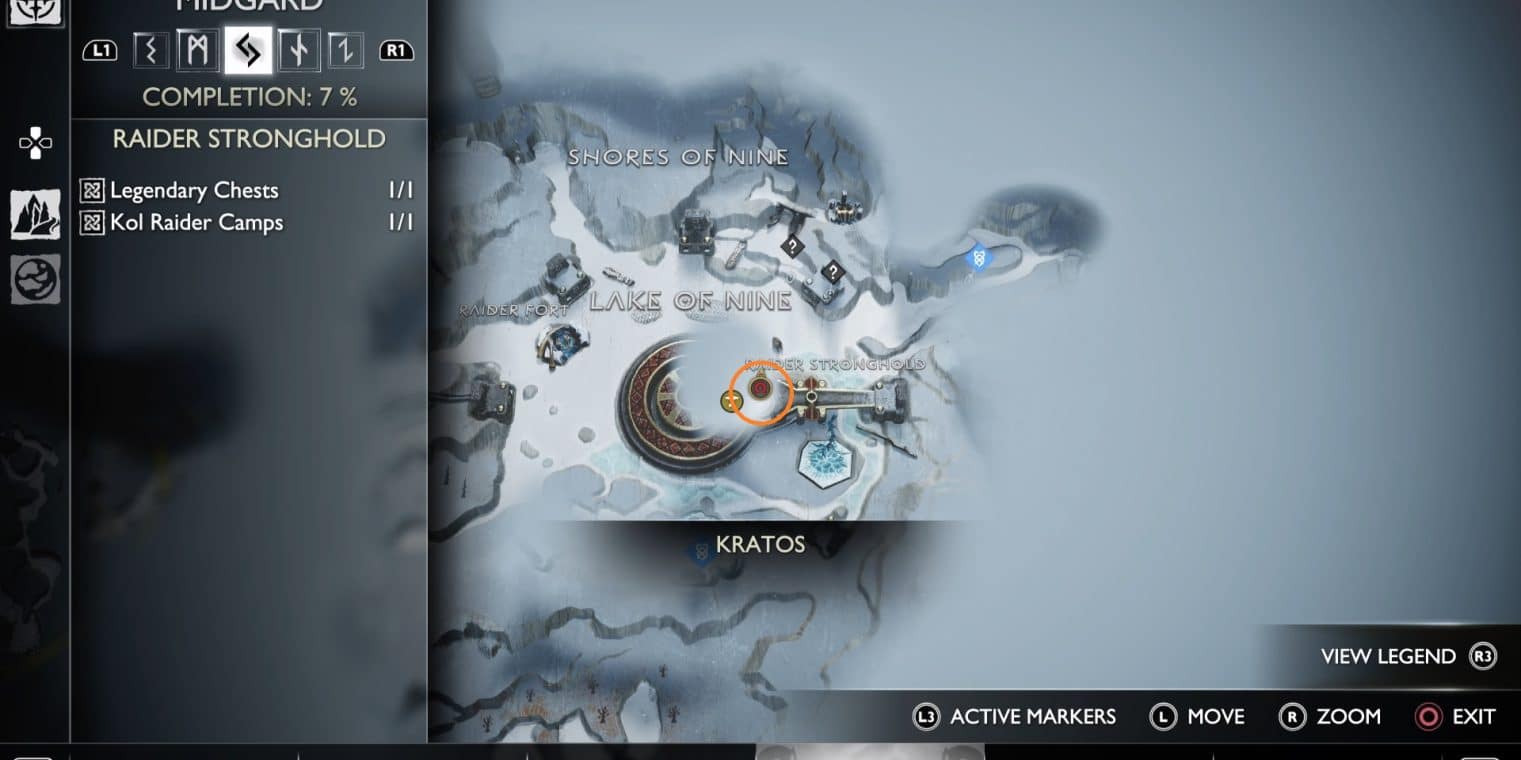Screen dimensions: 1521x760
Task: Select the yellow objective marker beside Kratos
Action: coord(731,401)
